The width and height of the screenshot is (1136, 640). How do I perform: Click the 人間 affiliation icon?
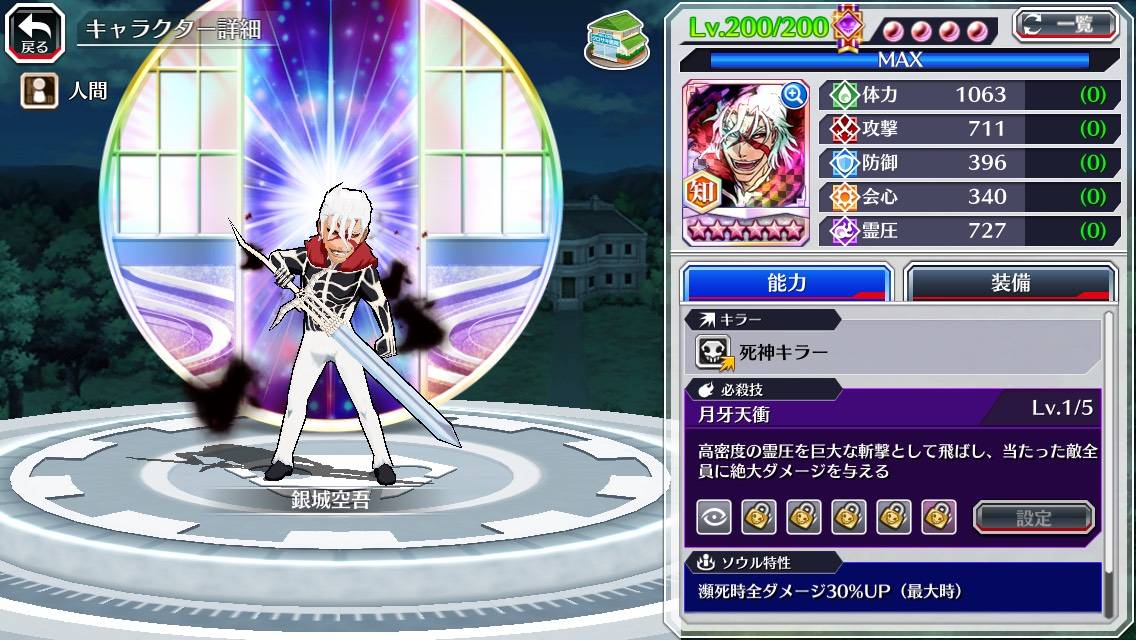(35, 91)
